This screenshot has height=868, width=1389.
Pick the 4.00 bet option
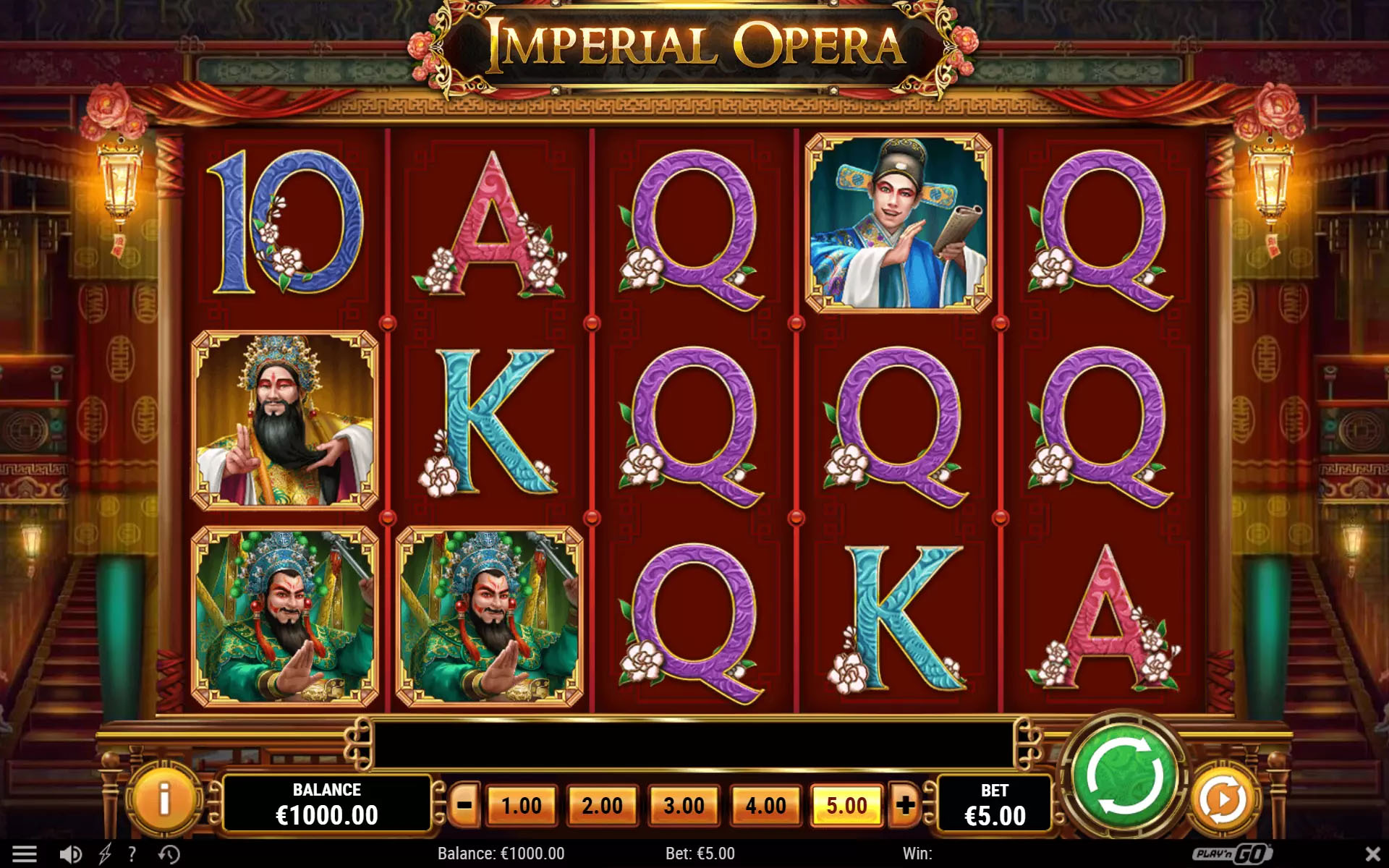tap(765, 805)
